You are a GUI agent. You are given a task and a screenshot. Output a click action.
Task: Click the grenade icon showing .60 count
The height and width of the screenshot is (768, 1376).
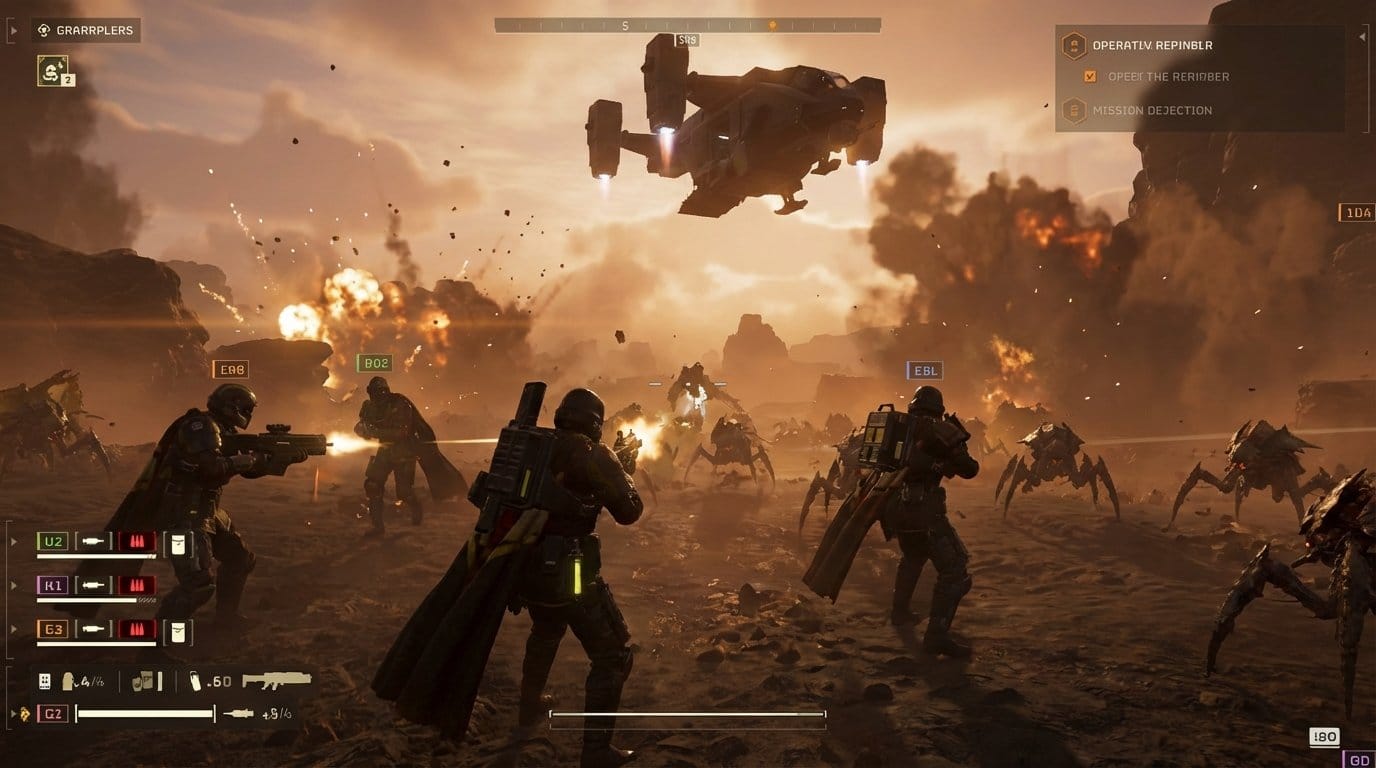click(196, 680)
